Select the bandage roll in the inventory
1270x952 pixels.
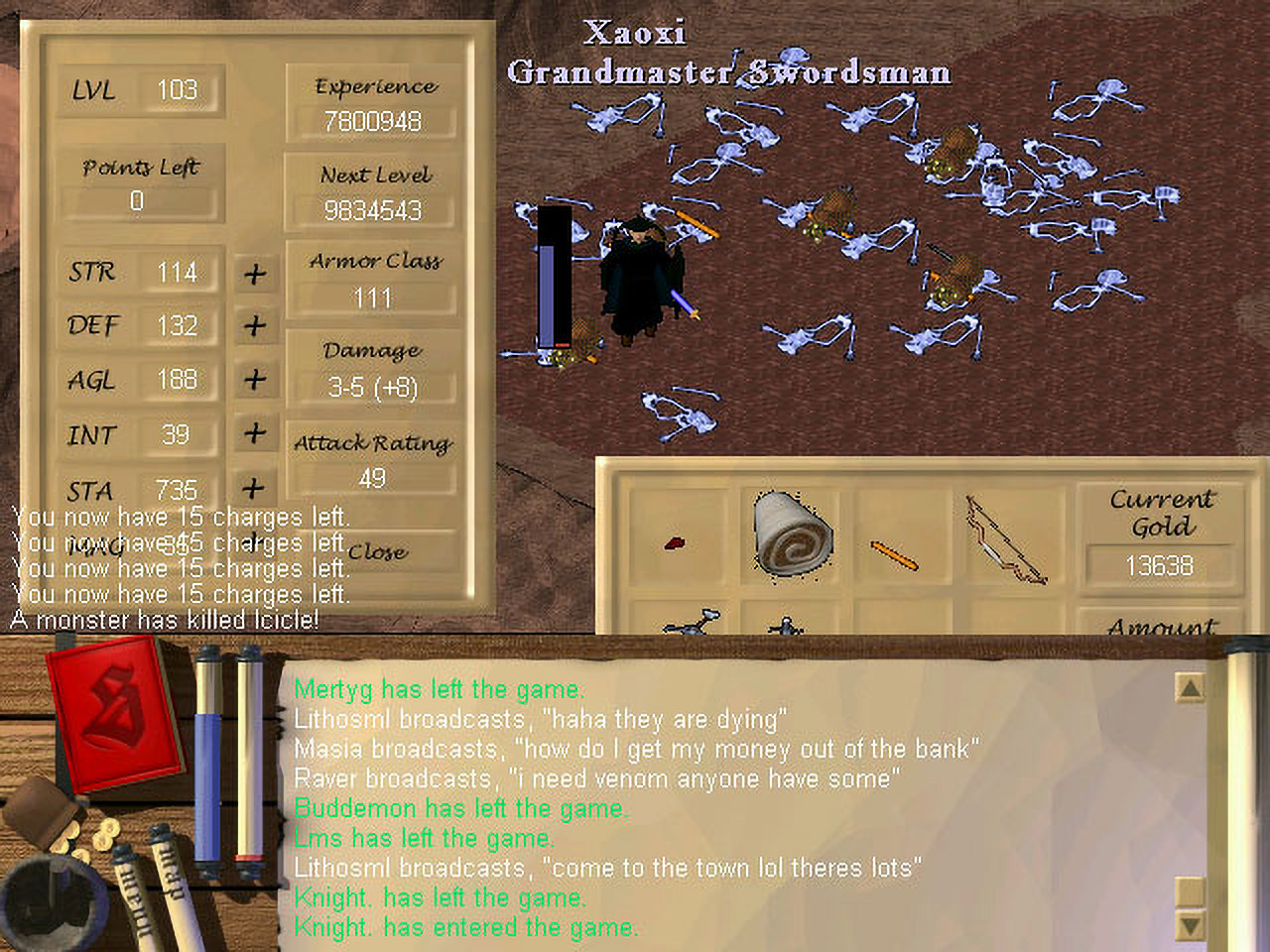[793, 534]
